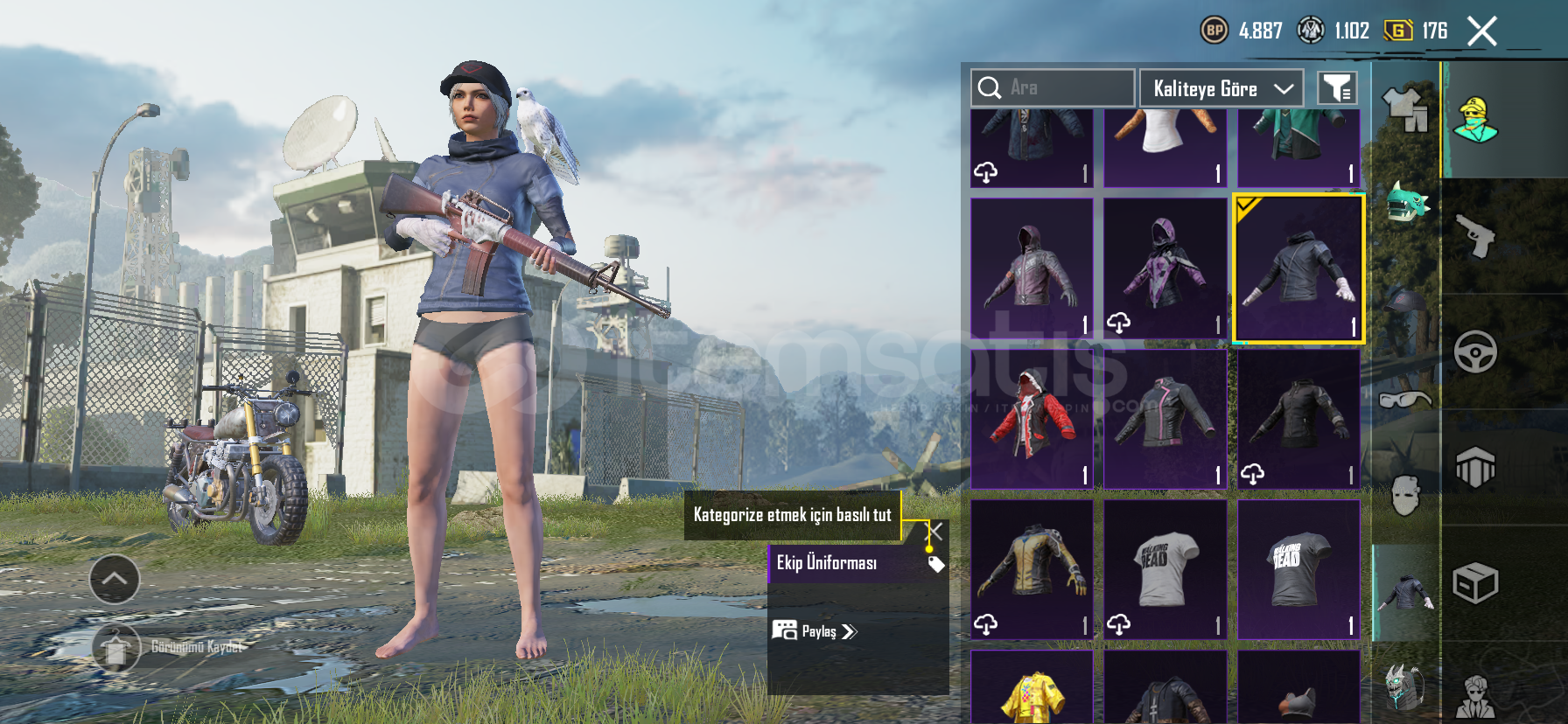1568x724 pixels.
Task: Select the red hooded jacket item
Action: (1032, 418)
